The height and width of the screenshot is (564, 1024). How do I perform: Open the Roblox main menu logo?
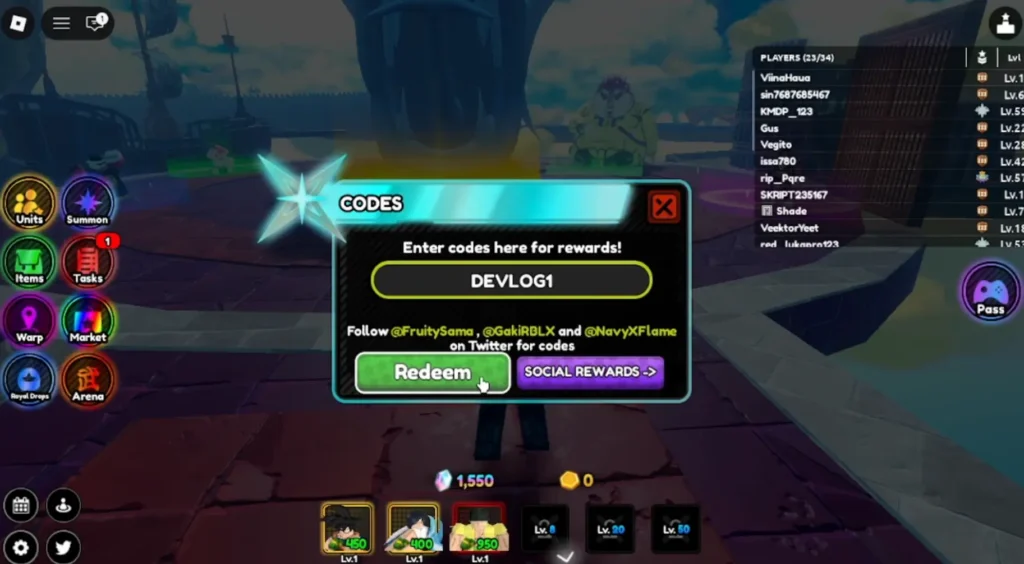point(17,23)
